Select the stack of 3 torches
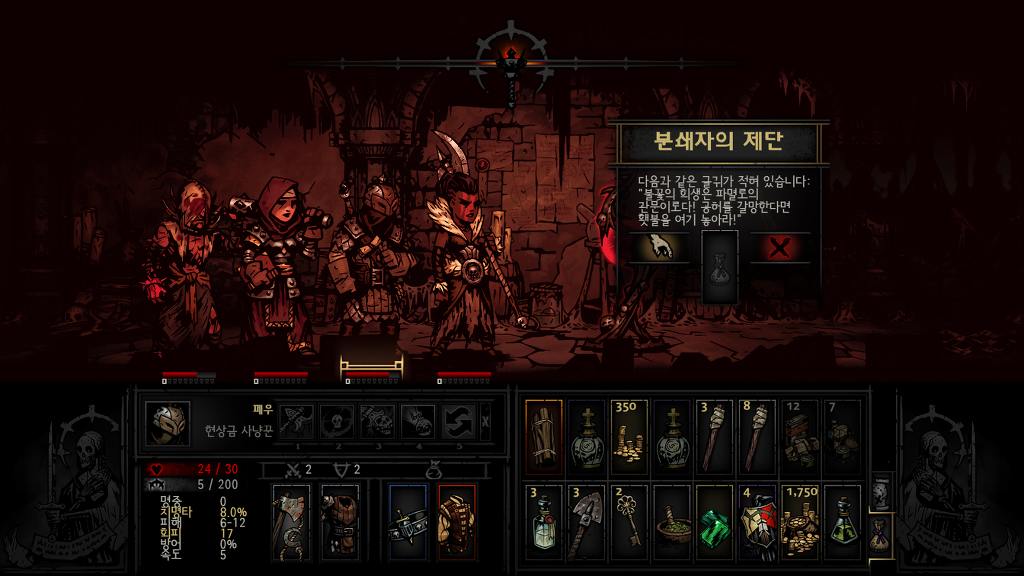This screenshot has width=1024, height=576. pos(715,435)
